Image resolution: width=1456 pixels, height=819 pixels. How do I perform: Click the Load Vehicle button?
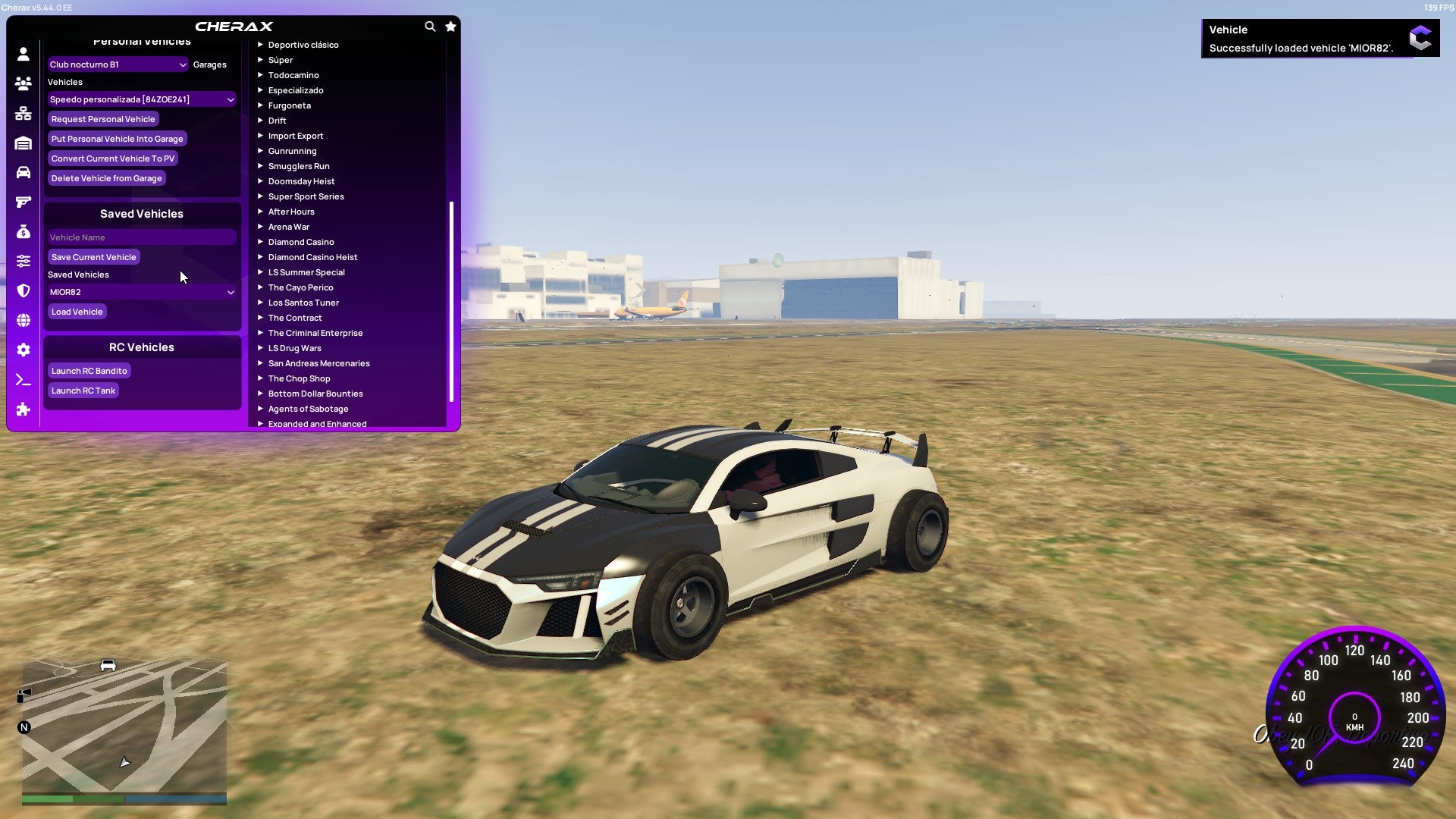[76, 311]
